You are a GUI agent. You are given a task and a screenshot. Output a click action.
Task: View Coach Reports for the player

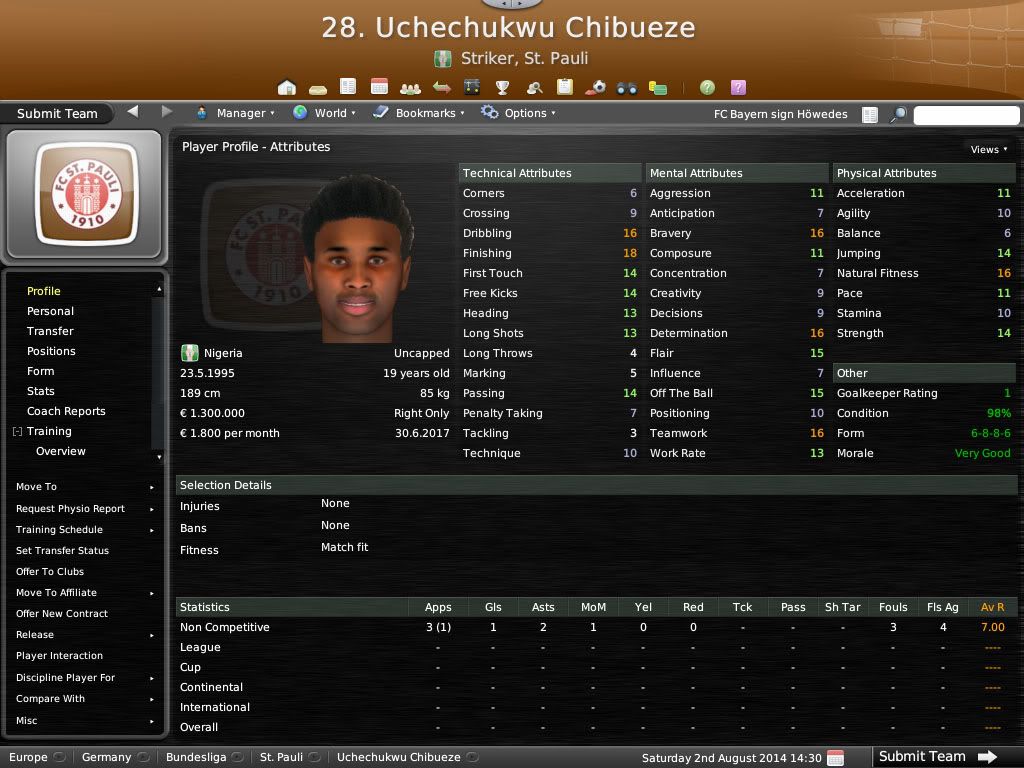(x=66, y=411)
